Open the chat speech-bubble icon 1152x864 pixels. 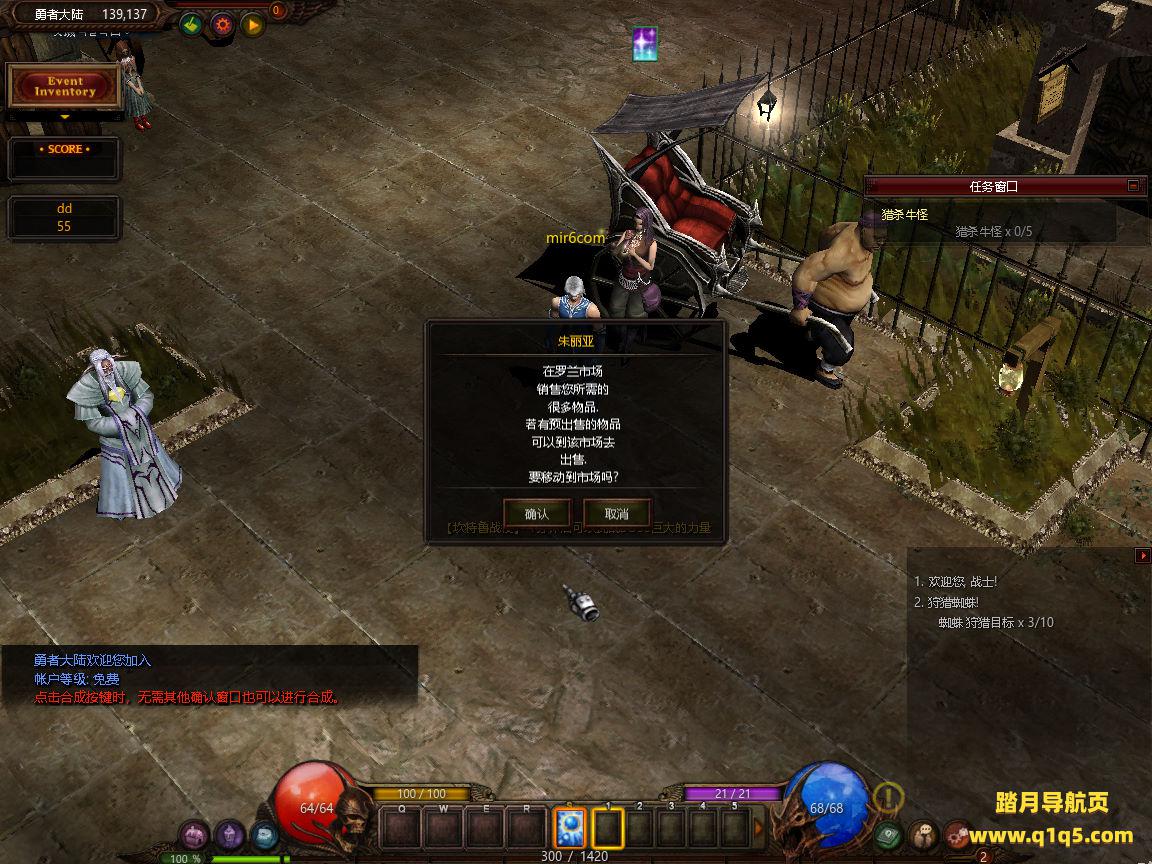coord(923,834)
